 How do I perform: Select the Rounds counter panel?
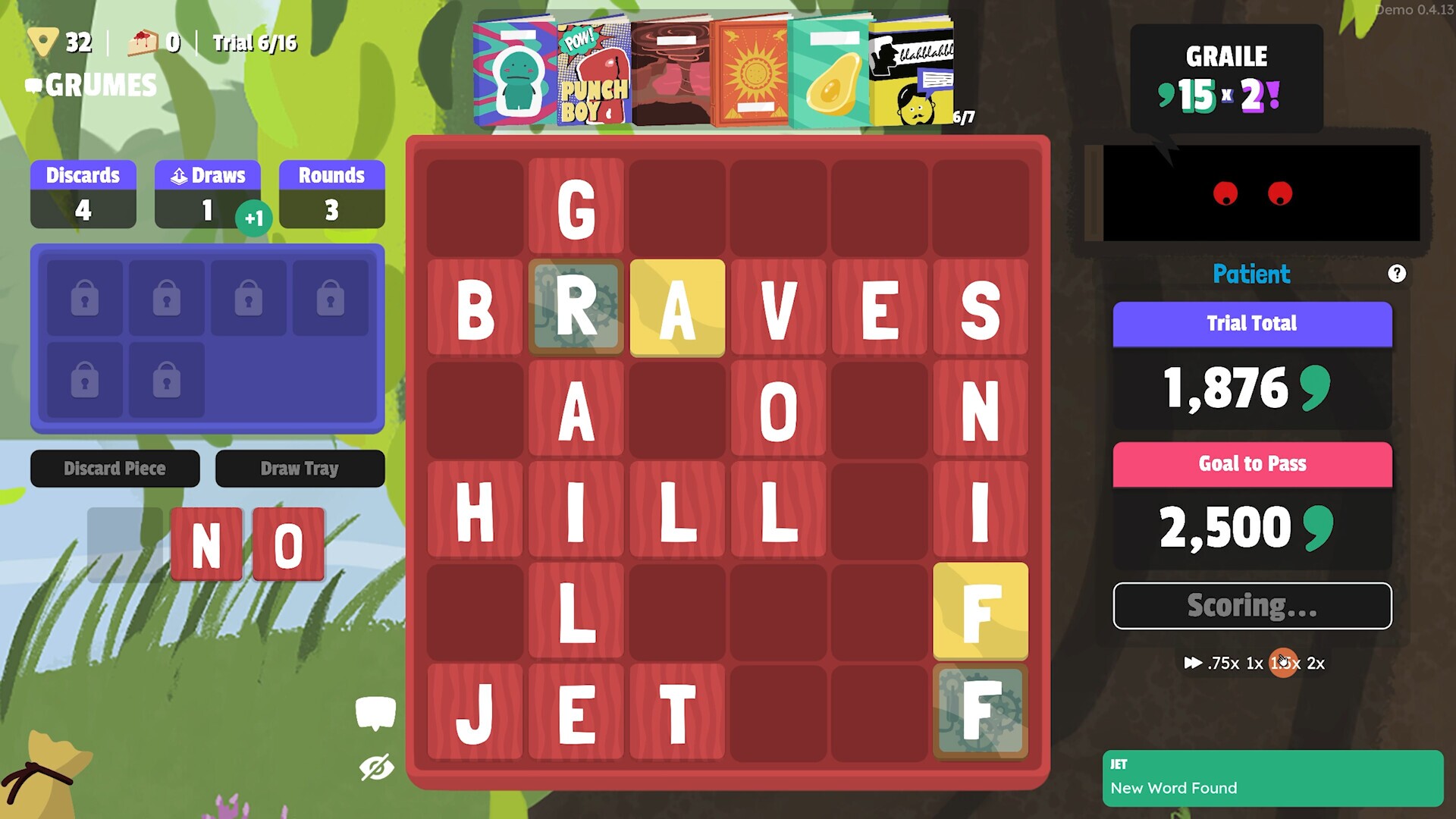coord(331,193)
